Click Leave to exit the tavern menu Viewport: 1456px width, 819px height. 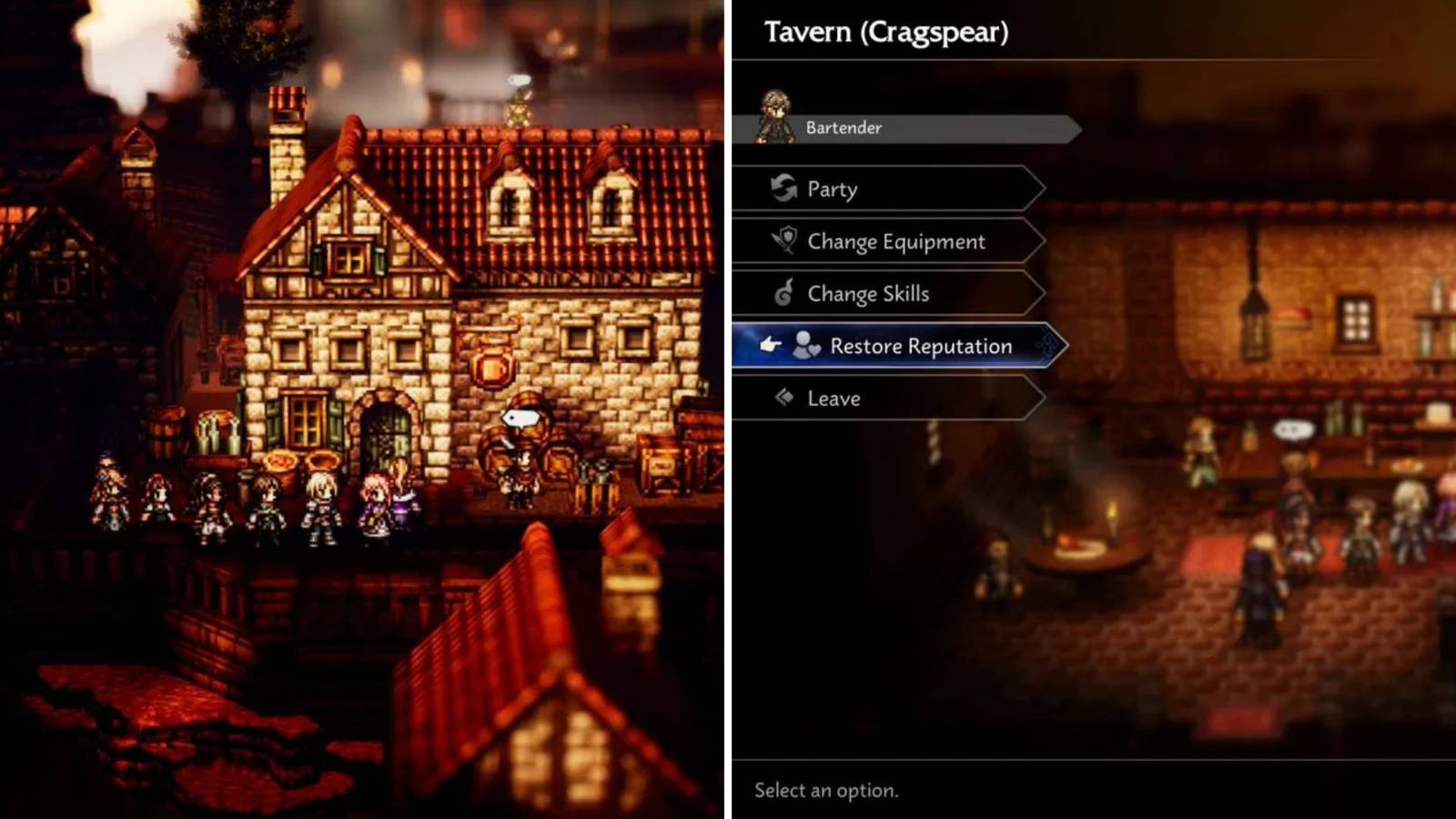click(x=832, y=398)
